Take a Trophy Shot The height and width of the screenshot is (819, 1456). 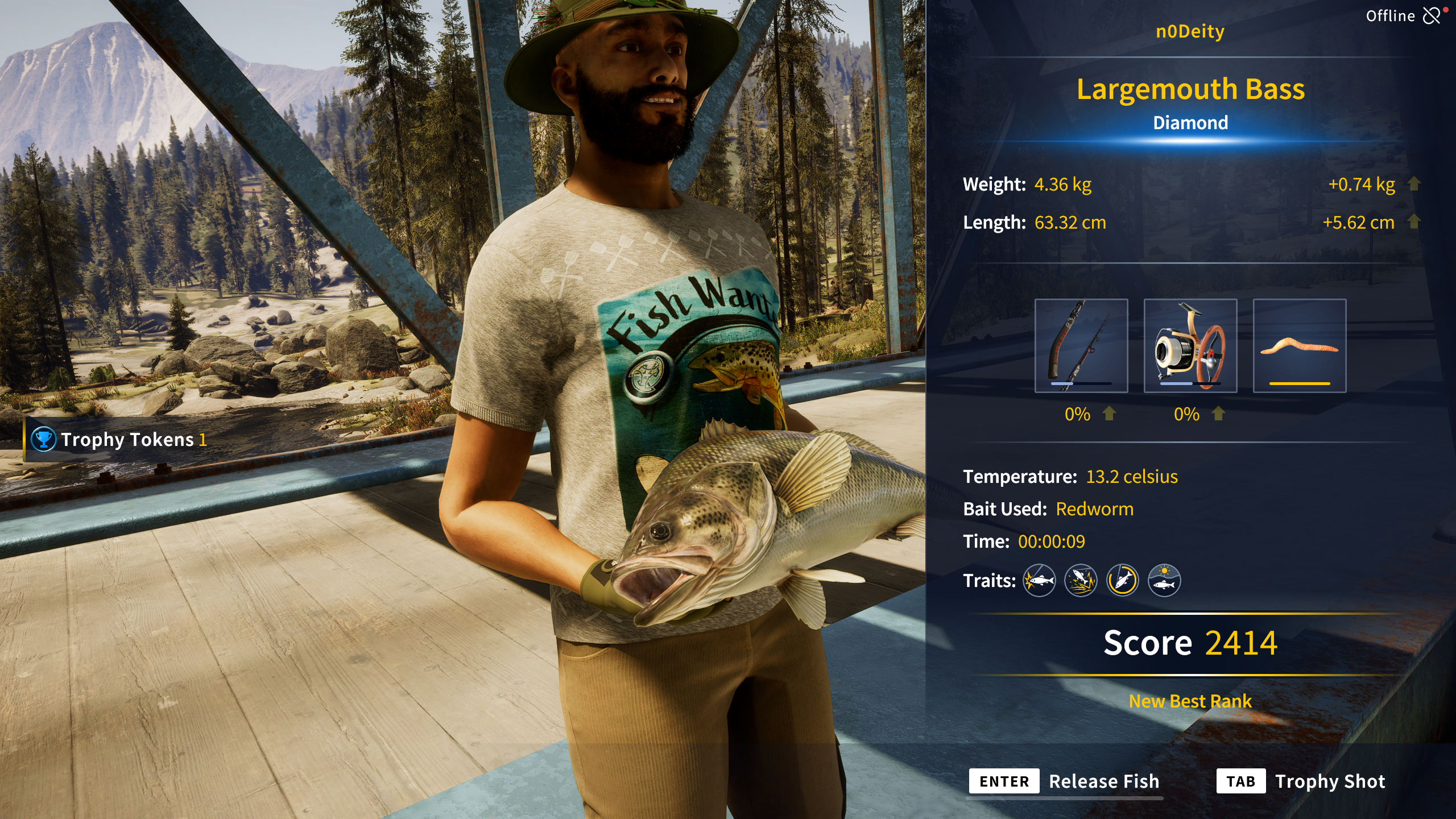click(x=1301, y=781)
